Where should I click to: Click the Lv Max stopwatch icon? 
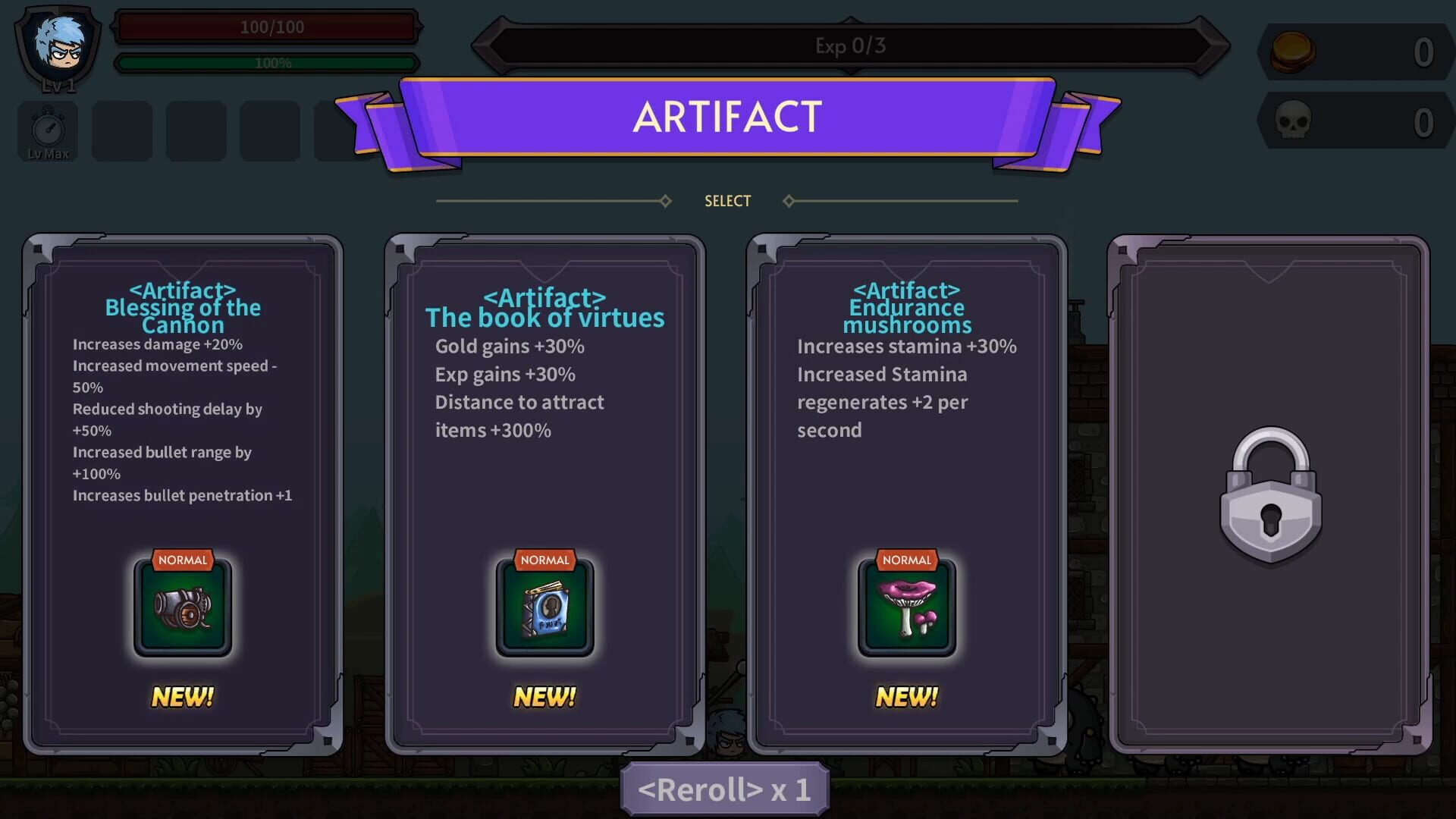pyautogui.click(x=46, y=130)
